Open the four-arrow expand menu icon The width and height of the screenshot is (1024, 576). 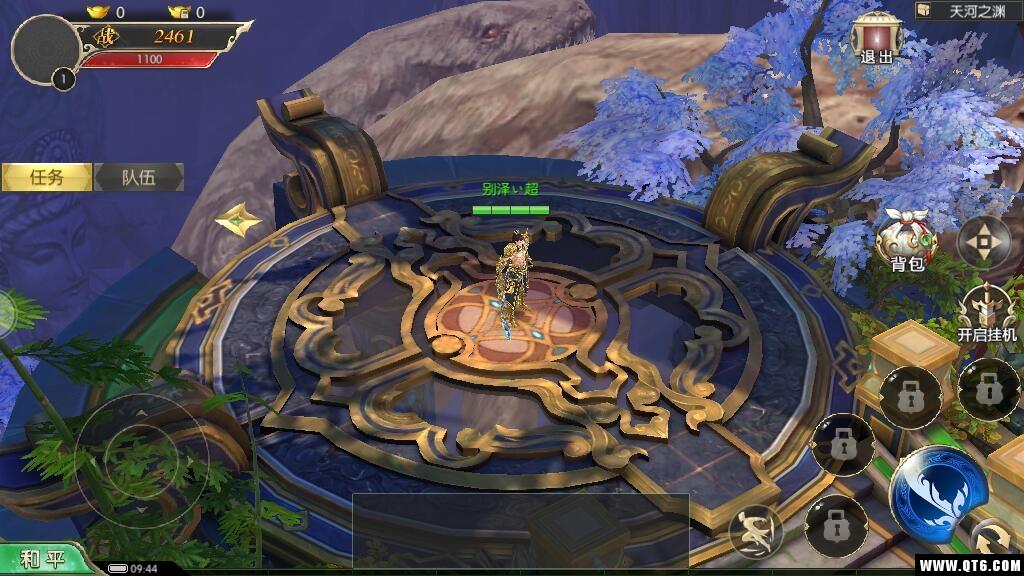click(x=985, y=240)
